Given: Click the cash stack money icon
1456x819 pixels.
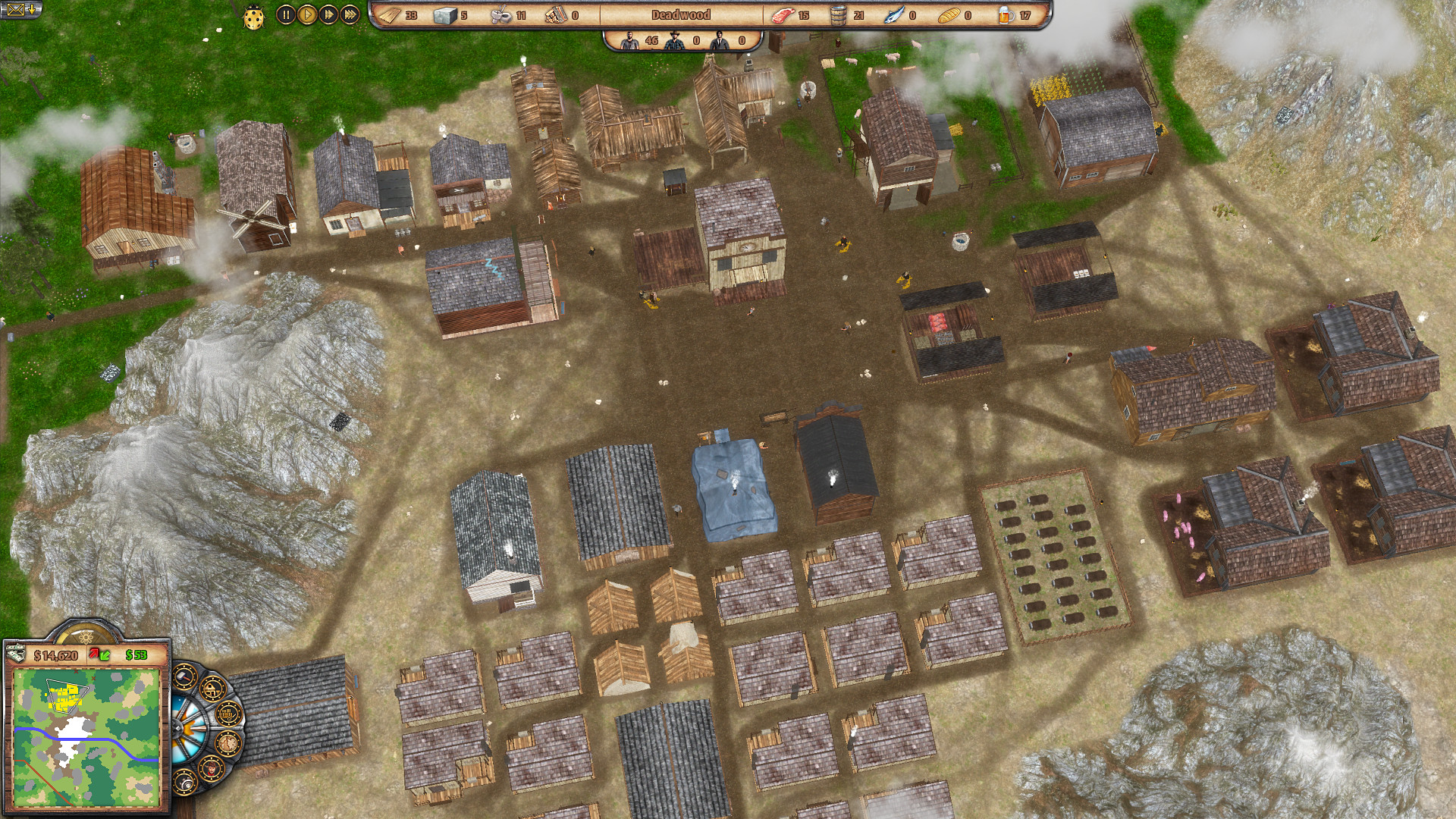Looking at the screenshot, I should click(16, 653).
